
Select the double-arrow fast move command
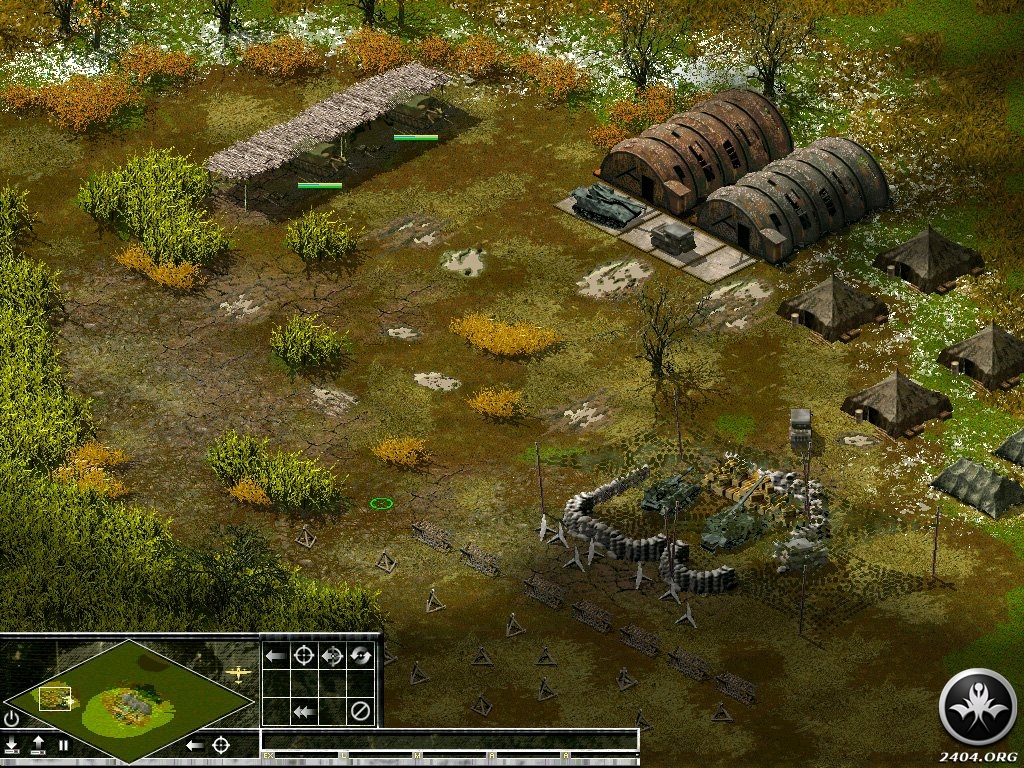pos(304,712)
